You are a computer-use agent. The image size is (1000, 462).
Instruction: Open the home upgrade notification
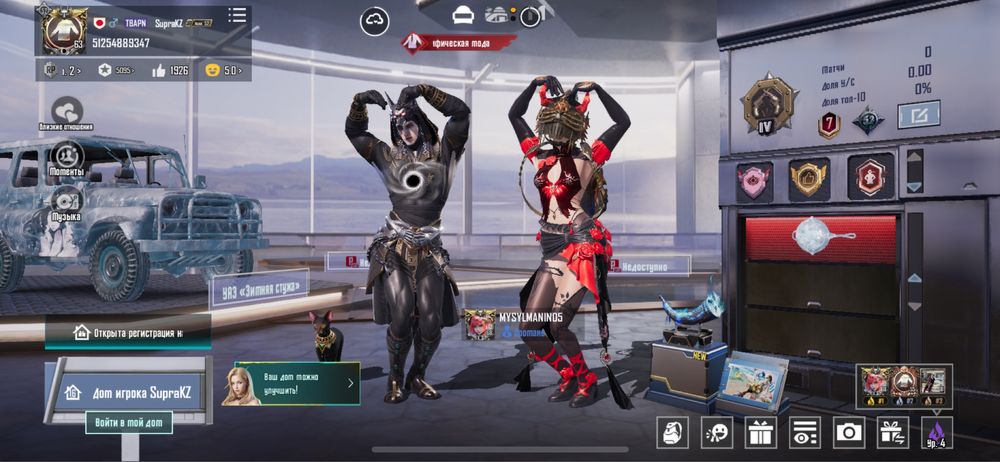(x=297, y=383)
